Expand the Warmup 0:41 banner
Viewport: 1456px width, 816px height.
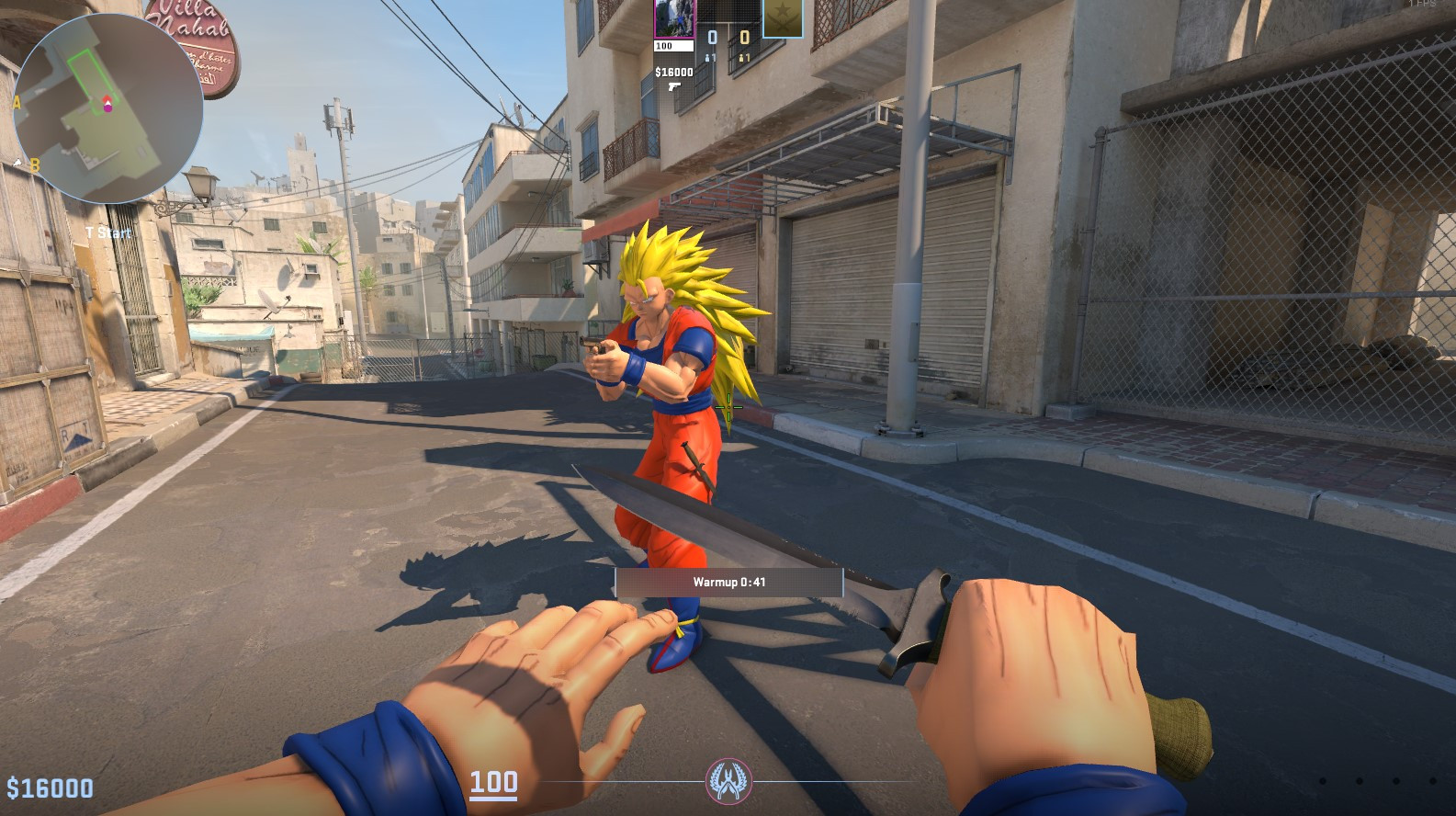pyautogui.click(x=728, y=582)
